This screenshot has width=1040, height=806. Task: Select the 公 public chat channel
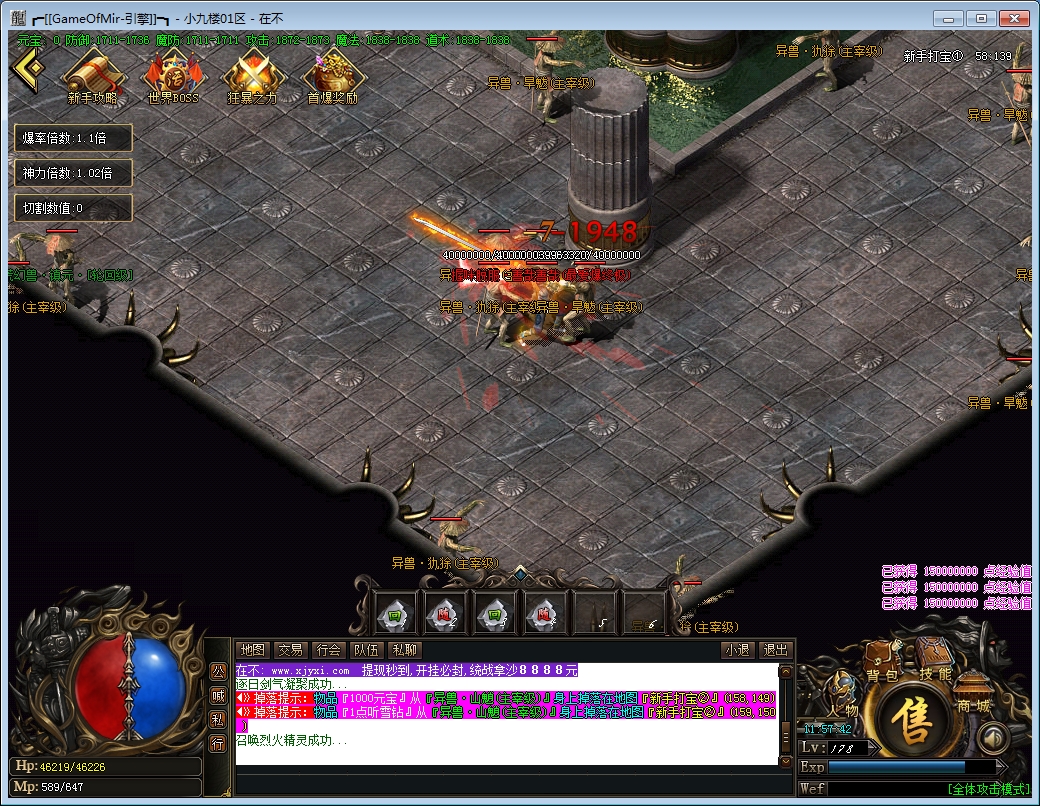tap(217, 671)
